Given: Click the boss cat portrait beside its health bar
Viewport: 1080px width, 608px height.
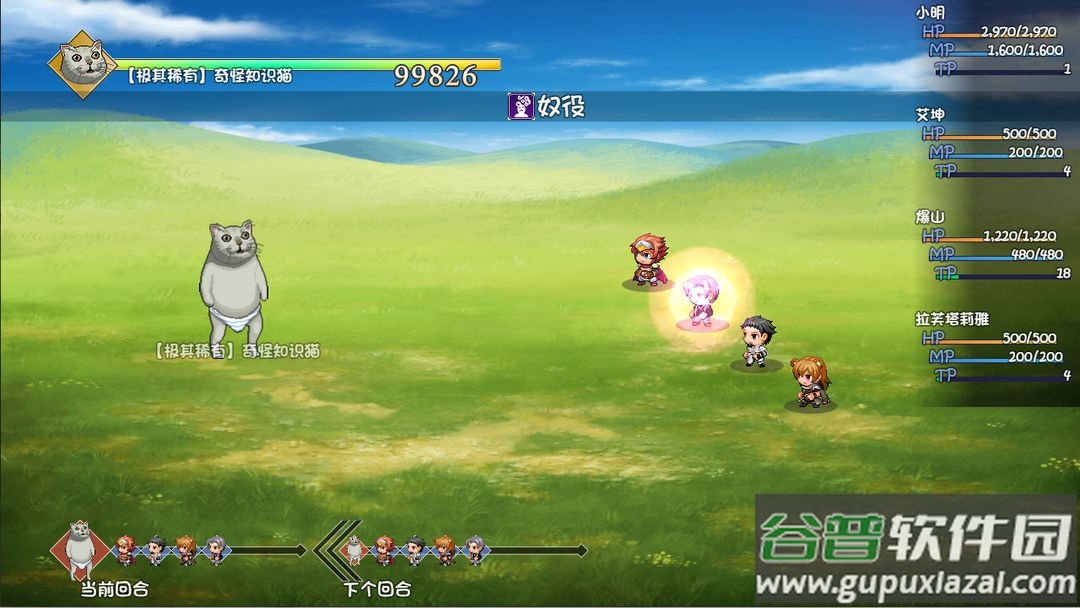Looking at the screenshot, I should [x=83, y=64].
